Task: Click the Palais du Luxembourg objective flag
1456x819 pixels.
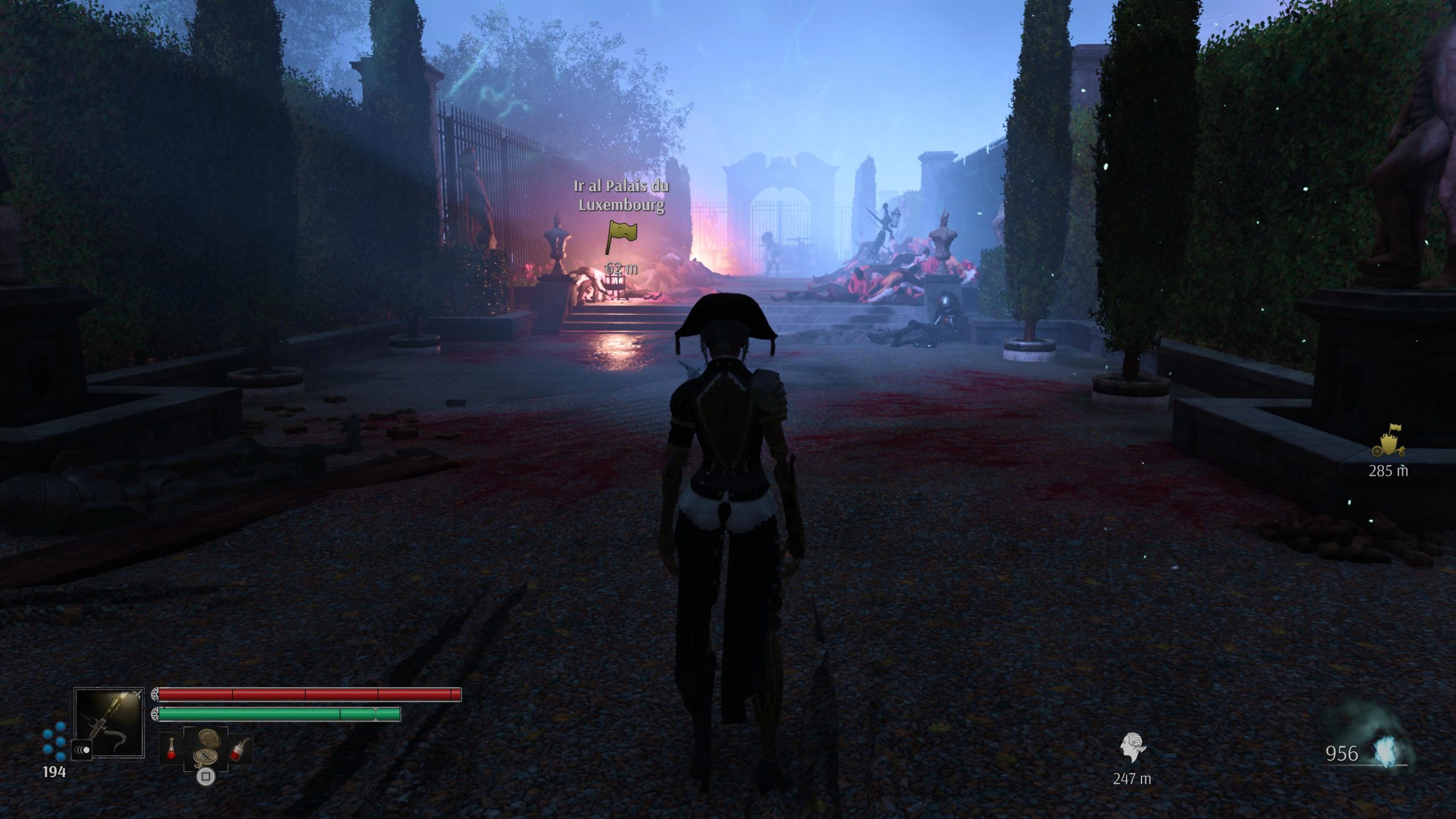Action: pyautogui.click(x=621, y=236)
